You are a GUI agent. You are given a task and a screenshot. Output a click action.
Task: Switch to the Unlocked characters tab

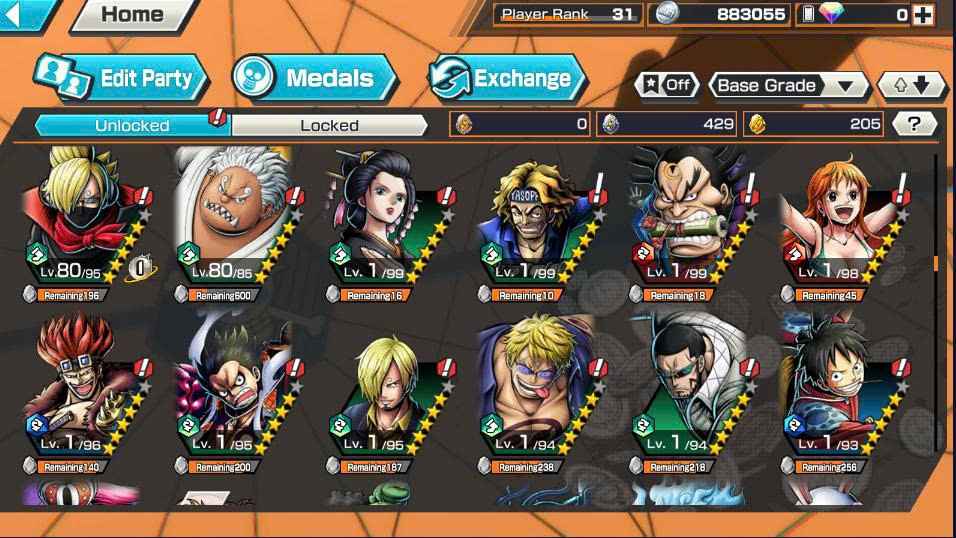click(132, 125)
